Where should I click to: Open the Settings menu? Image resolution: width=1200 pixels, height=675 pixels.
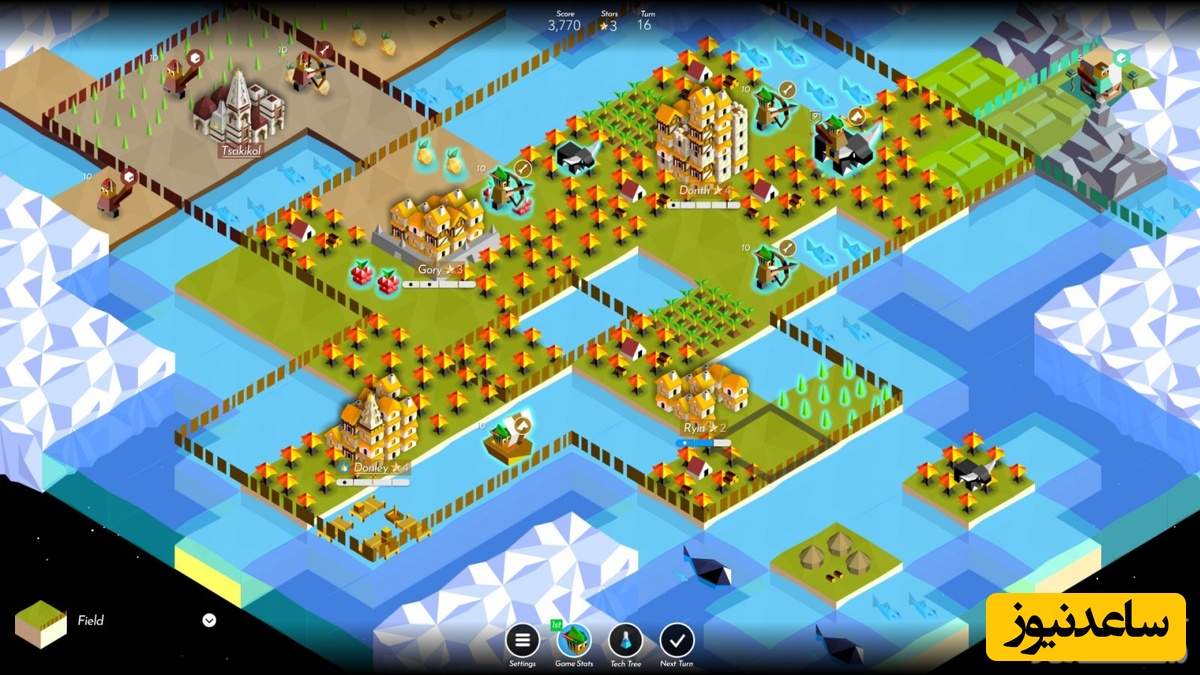522,640
